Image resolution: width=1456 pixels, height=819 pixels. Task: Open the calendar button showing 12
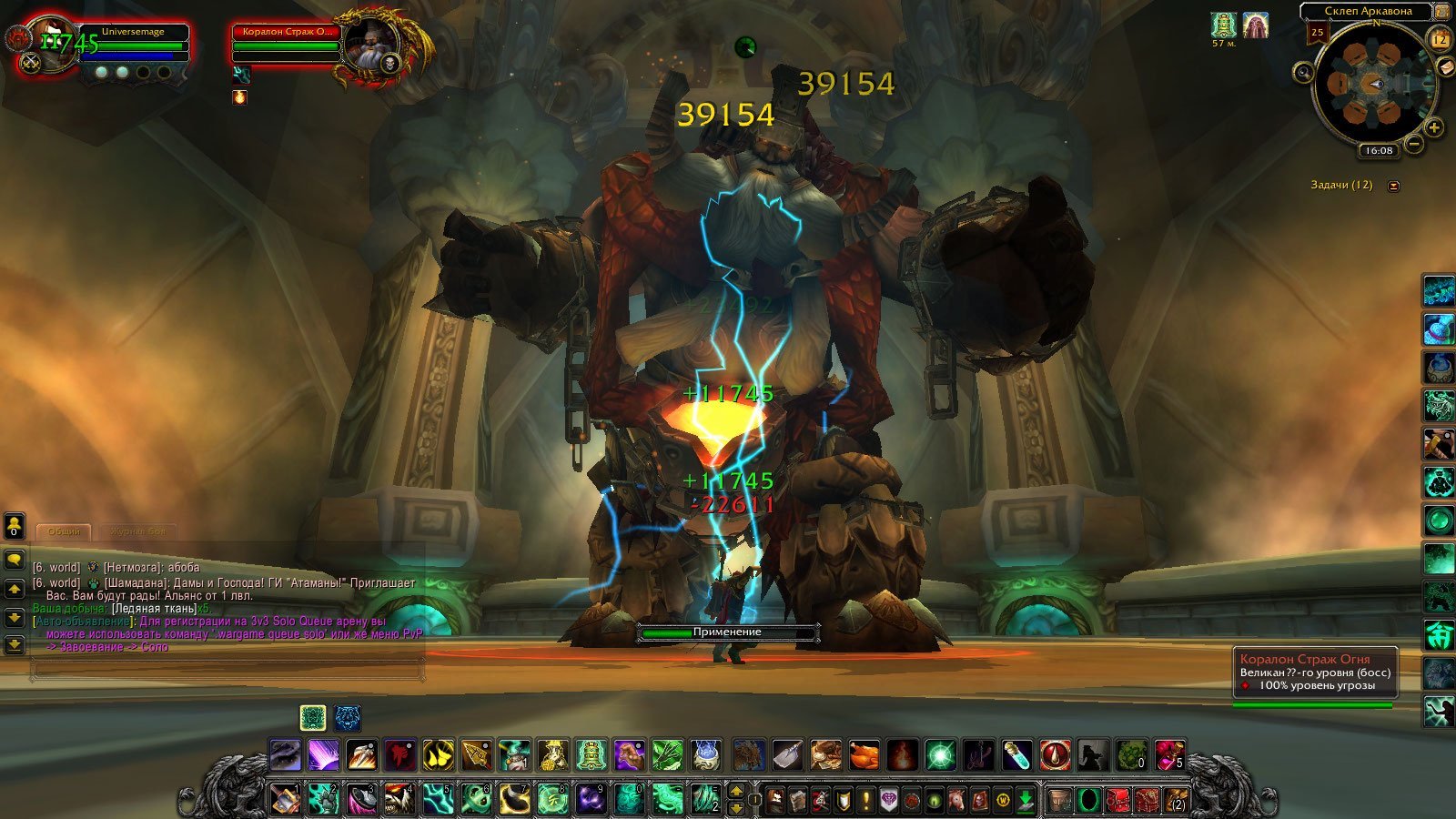coord(1440,39)
